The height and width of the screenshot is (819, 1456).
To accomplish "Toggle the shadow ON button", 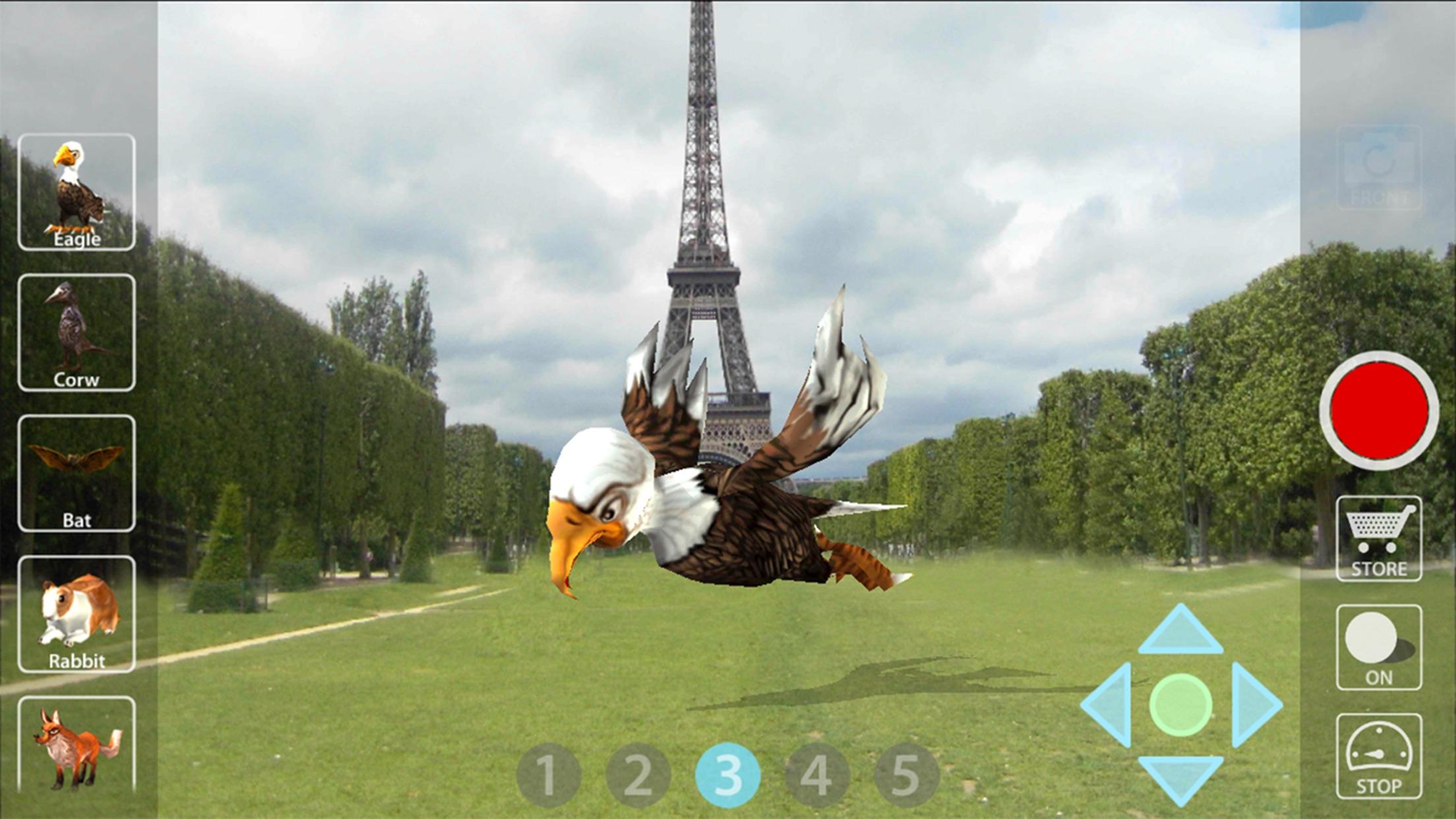I will click(1380, 643).
